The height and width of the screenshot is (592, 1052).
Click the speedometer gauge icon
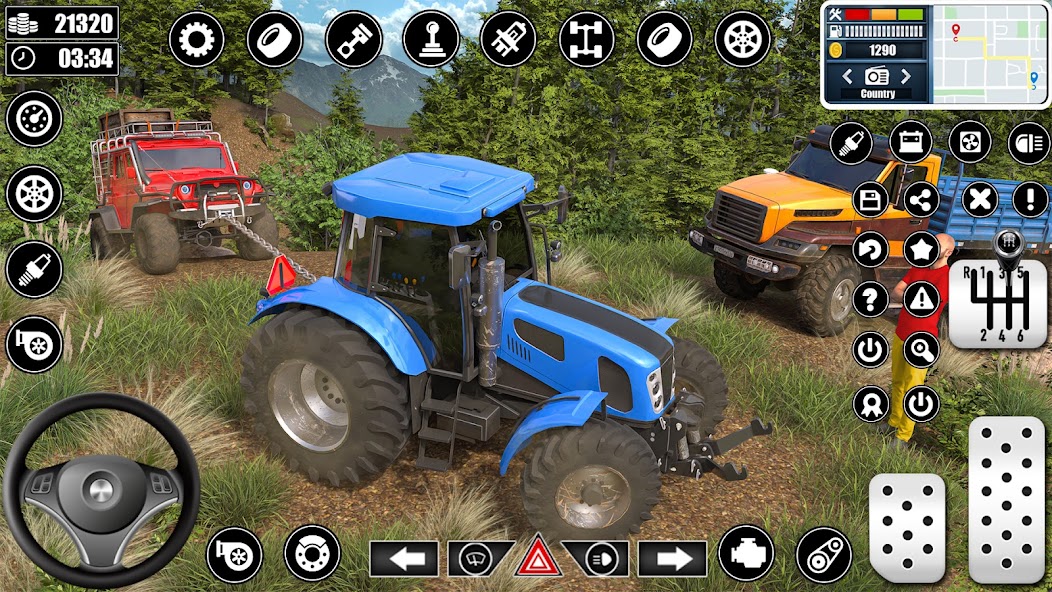coord(34,118)
